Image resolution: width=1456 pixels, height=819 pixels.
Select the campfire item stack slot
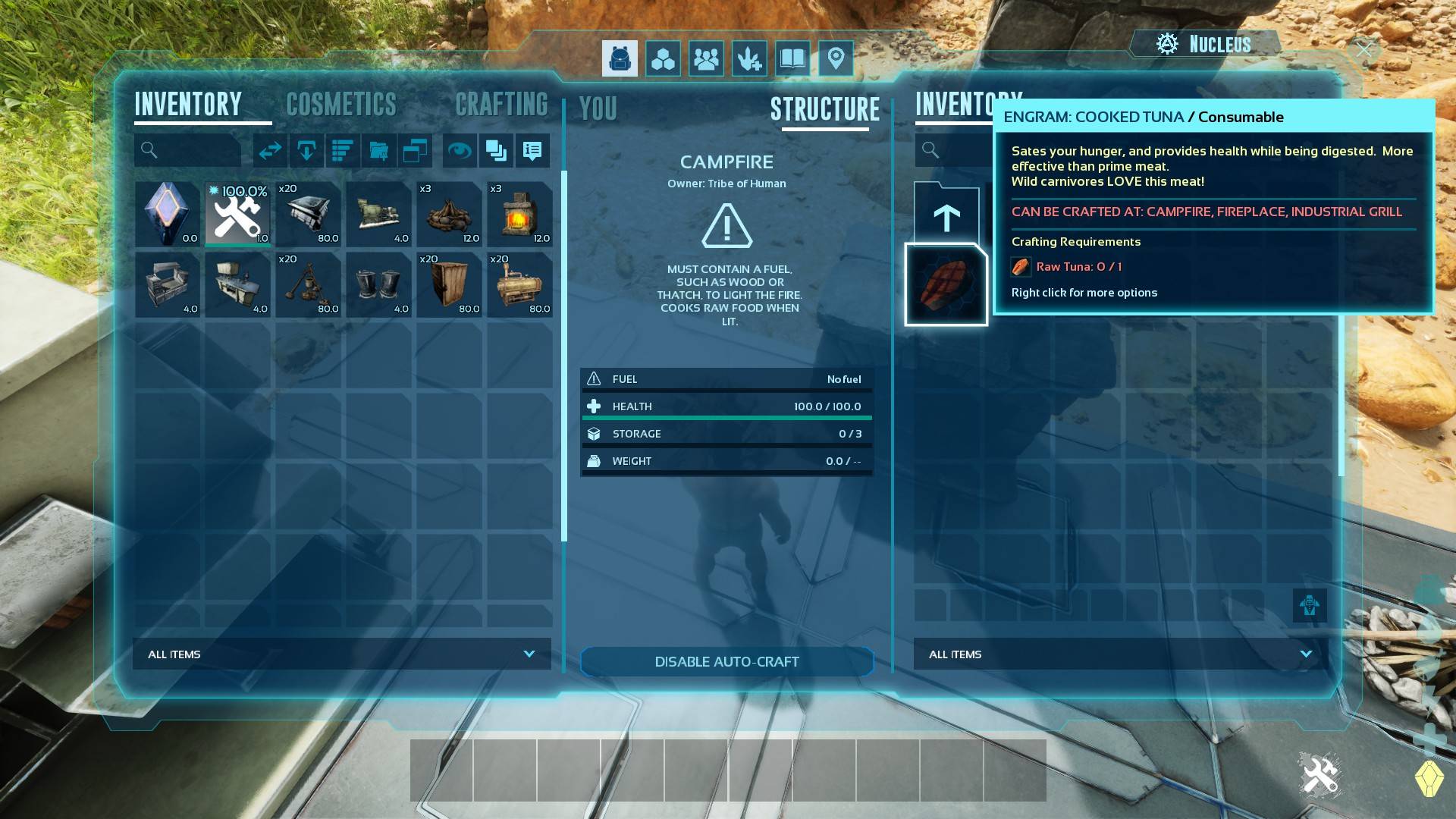449,215
